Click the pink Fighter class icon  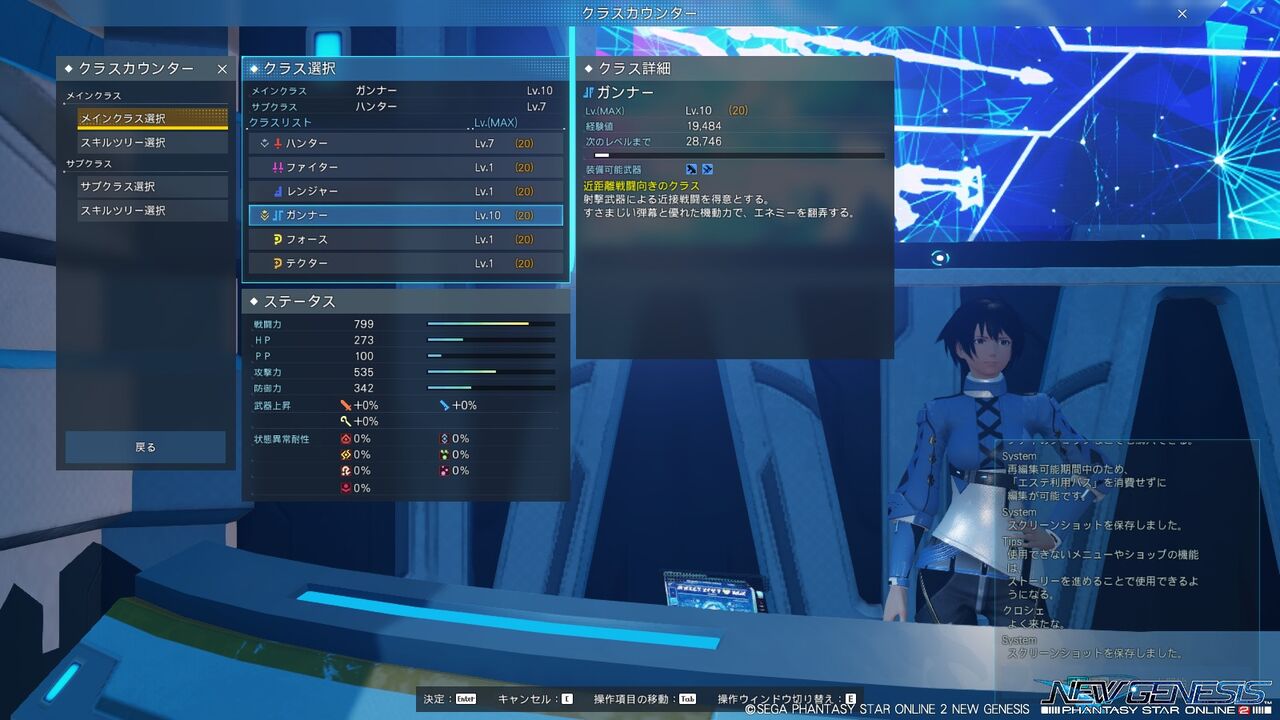[277, 167]
